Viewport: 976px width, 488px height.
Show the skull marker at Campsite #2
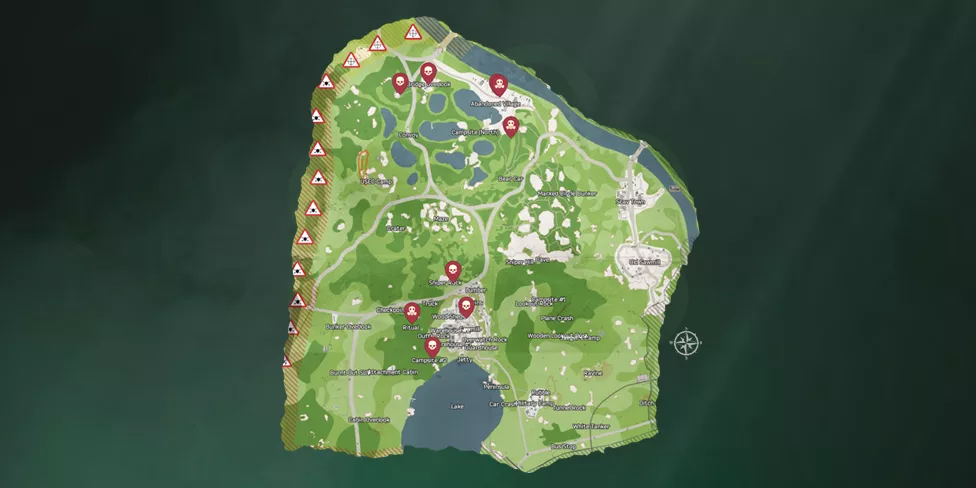tap(432, 346)
